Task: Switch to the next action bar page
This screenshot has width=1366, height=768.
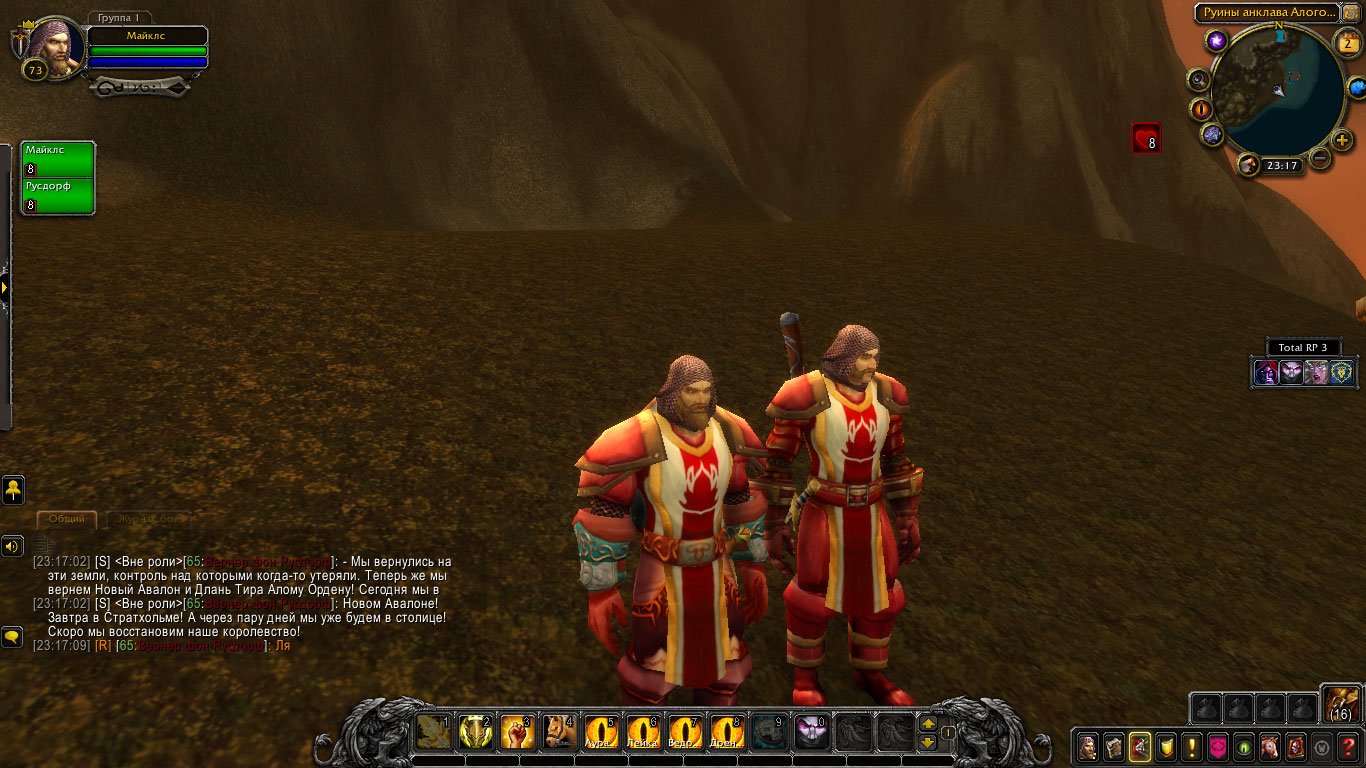Action: 928,723
